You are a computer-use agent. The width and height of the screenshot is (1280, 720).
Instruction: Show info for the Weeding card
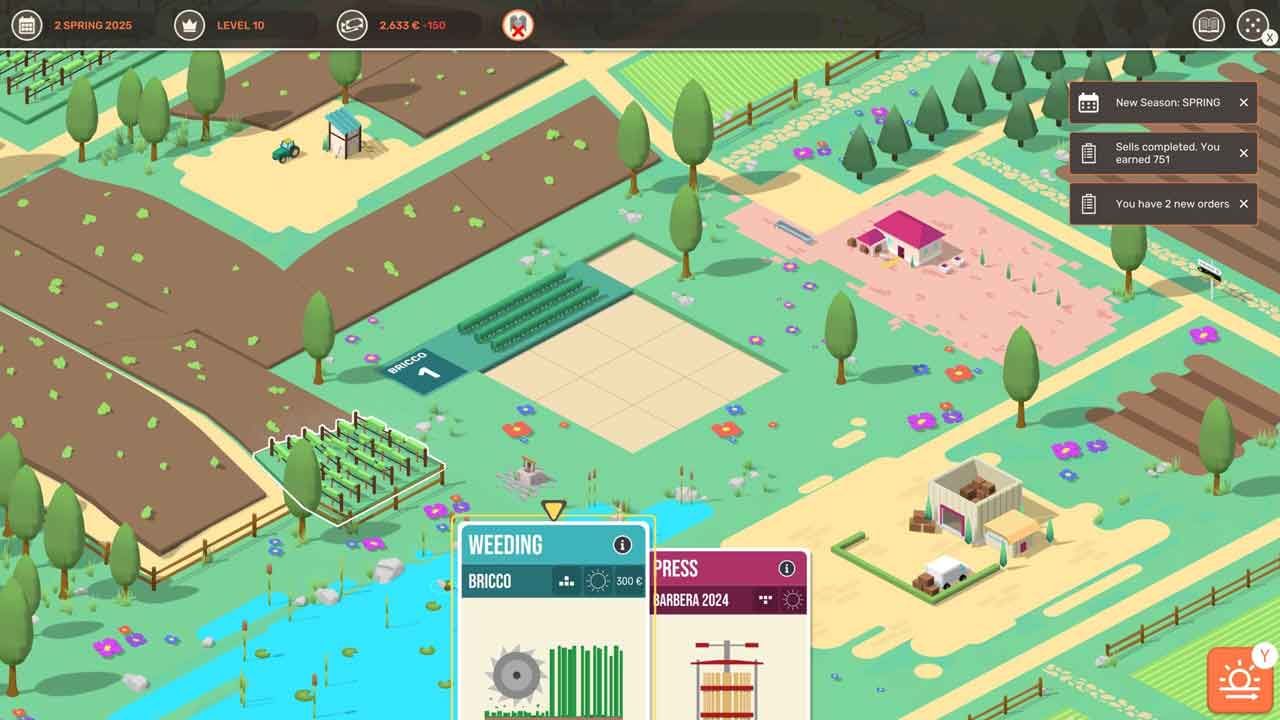click(622, 545)
